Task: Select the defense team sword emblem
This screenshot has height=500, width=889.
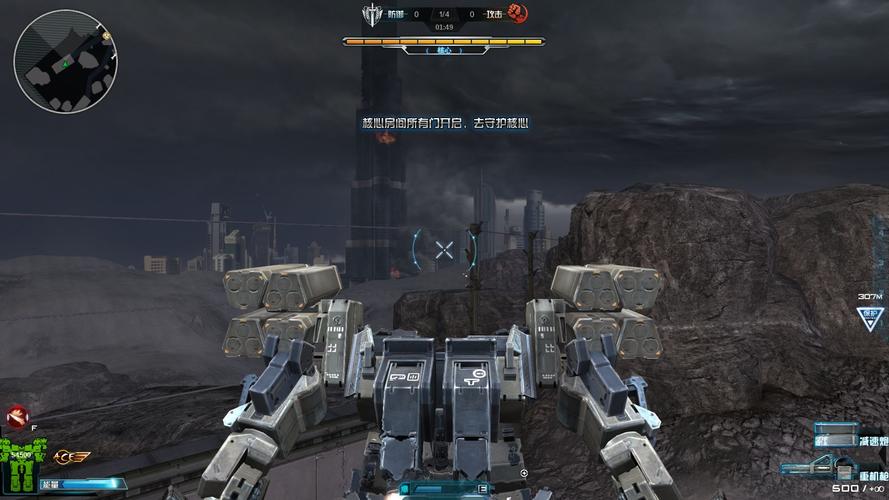Action: (x=372, y=14)
